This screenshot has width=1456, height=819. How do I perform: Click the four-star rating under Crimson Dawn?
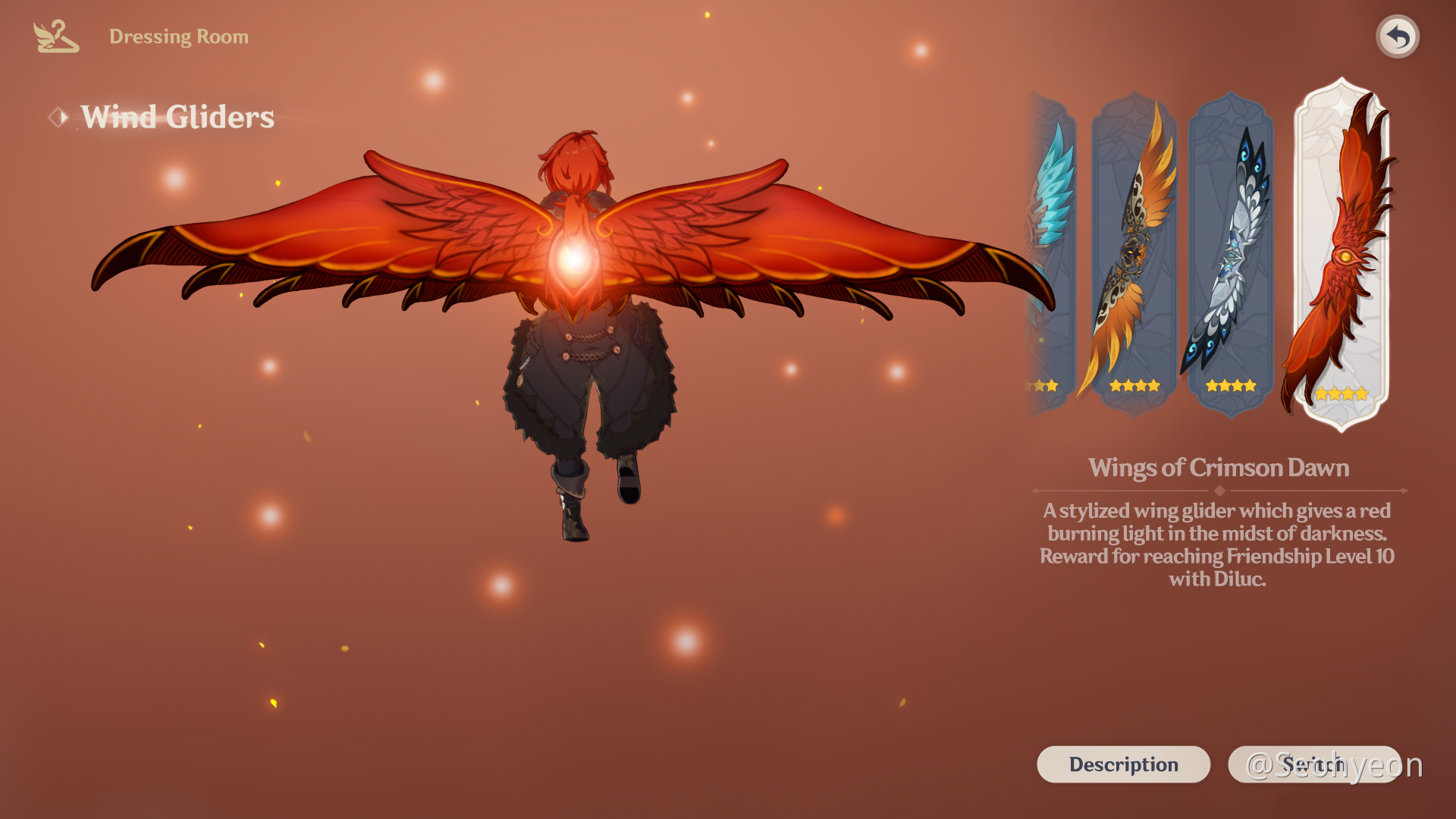pyautogui.click(x=1342, y=394)
